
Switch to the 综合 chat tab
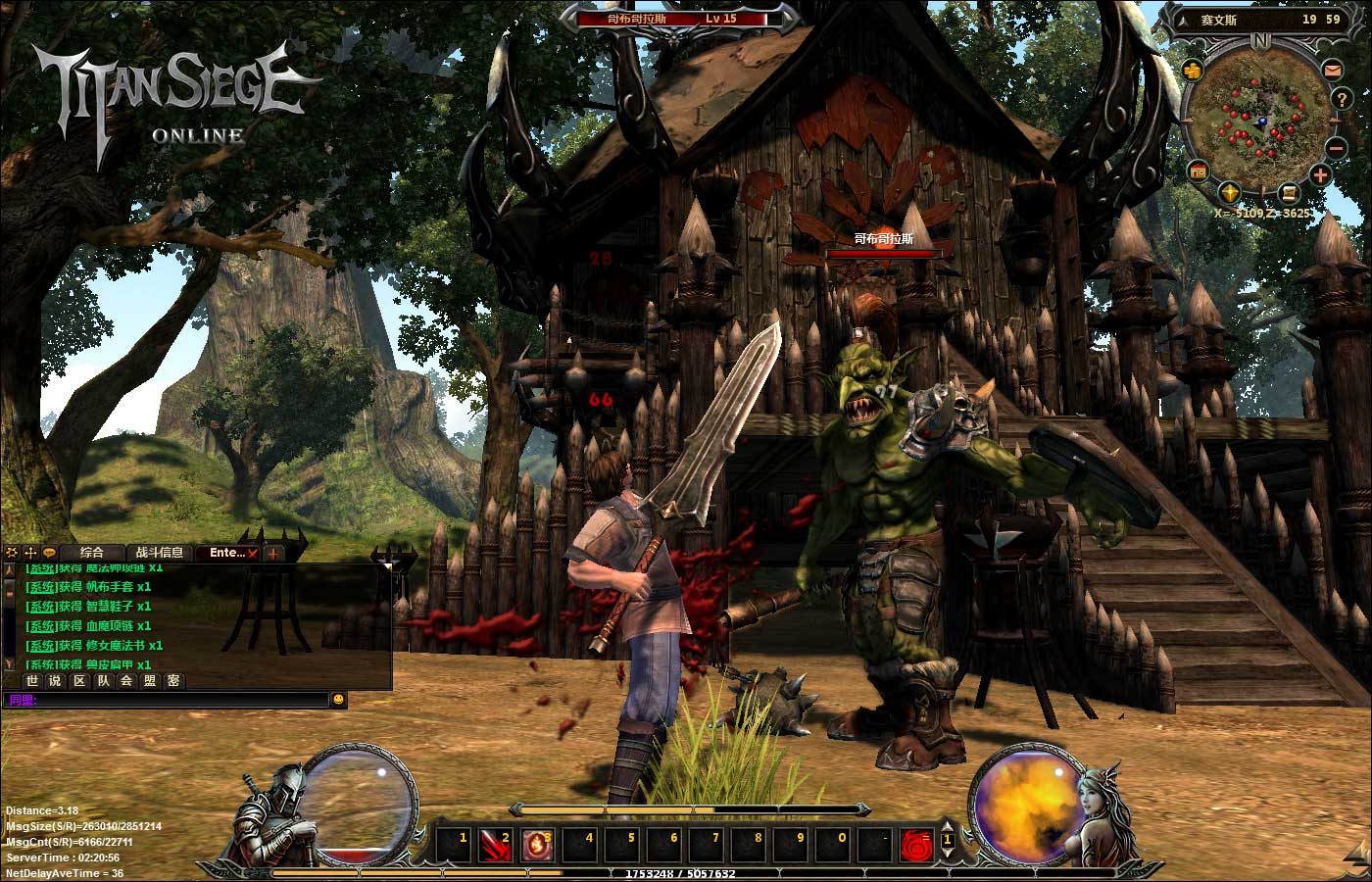[92, 553]
